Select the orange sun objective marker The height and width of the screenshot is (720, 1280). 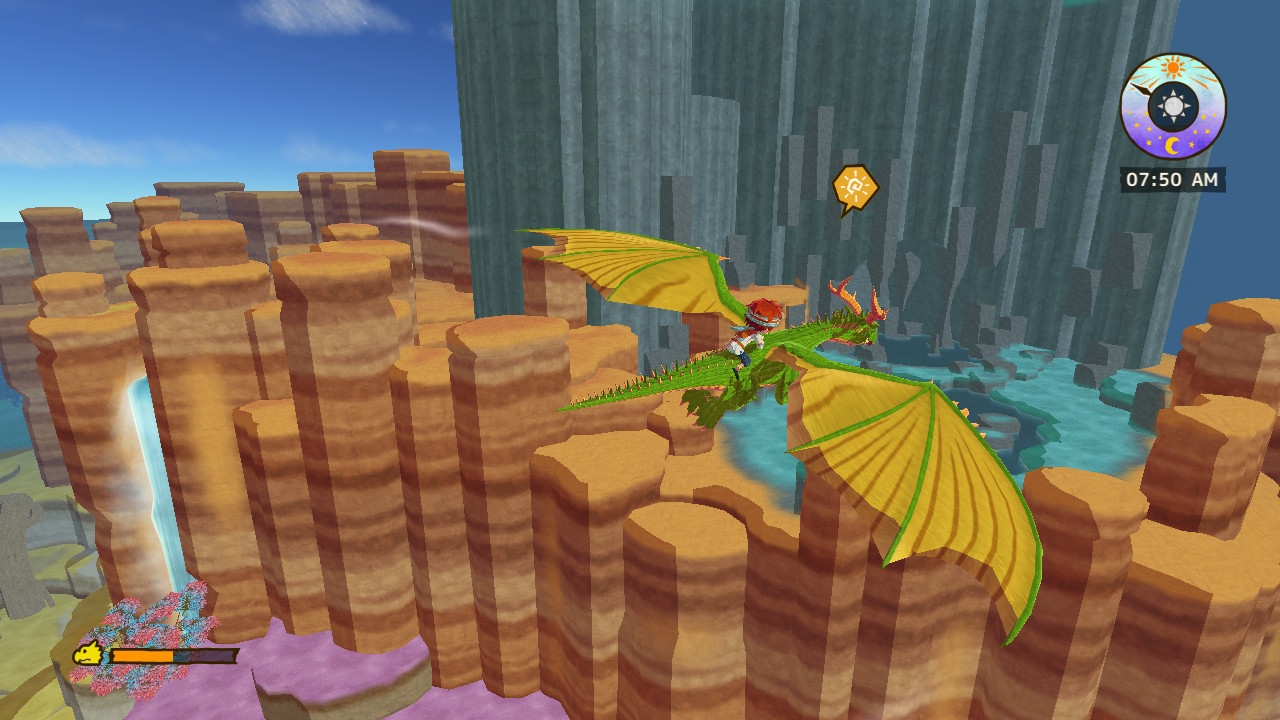pyautogui.click(x=854, y=187)
